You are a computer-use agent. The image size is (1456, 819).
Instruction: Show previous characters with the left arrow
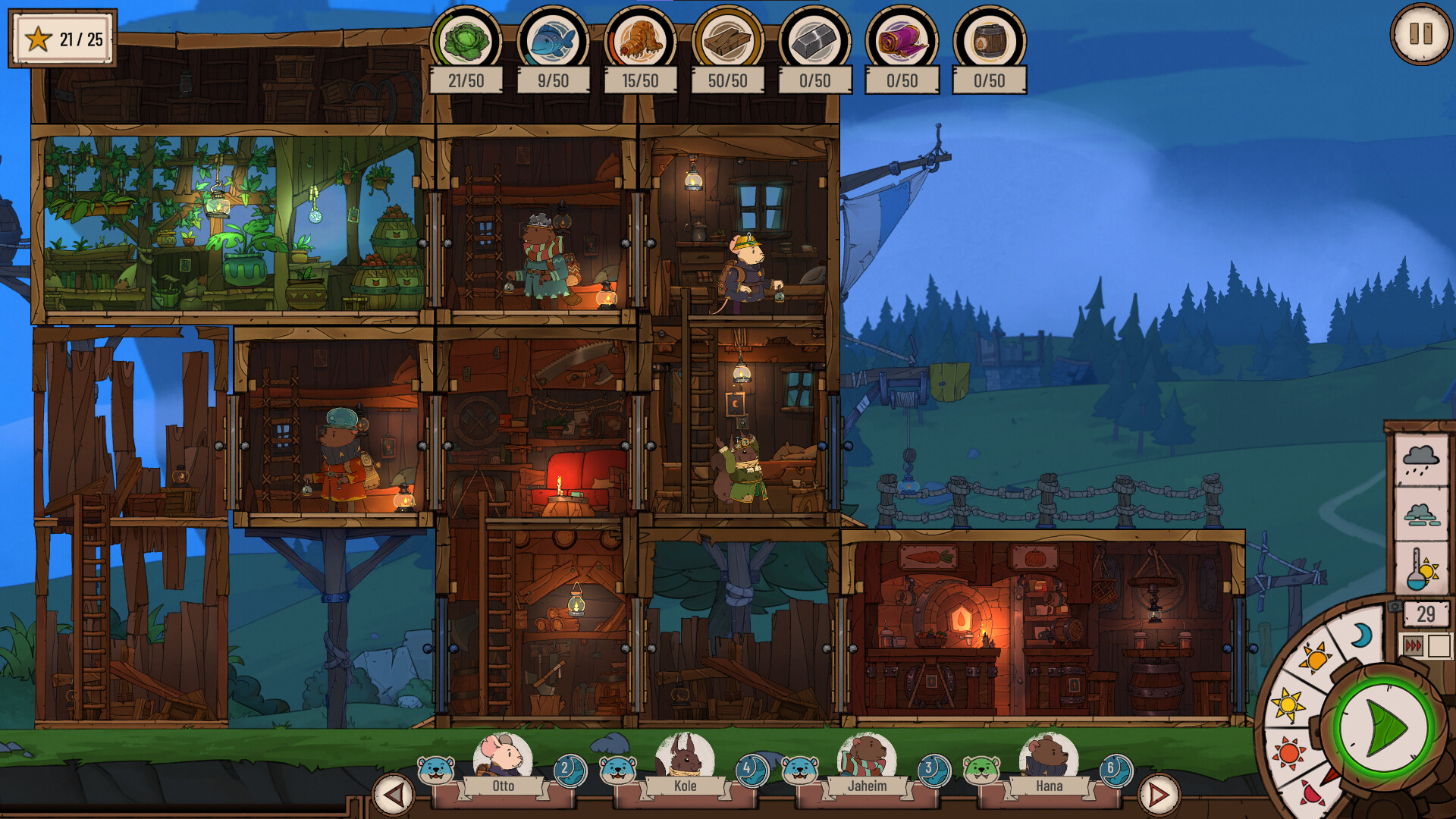click(393, 795)
